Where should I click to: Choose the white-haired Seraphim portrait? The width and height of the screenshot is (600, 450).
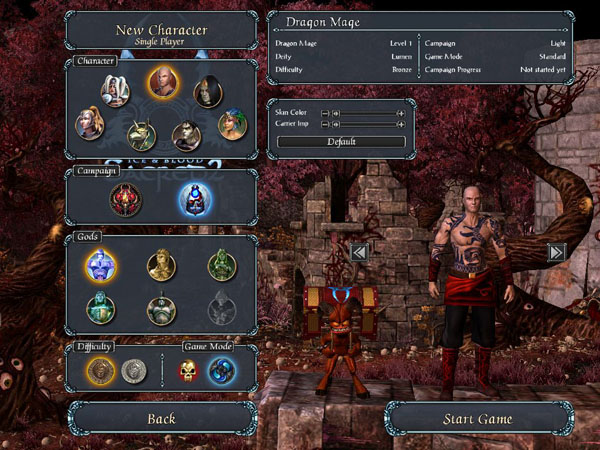(114, 92)
